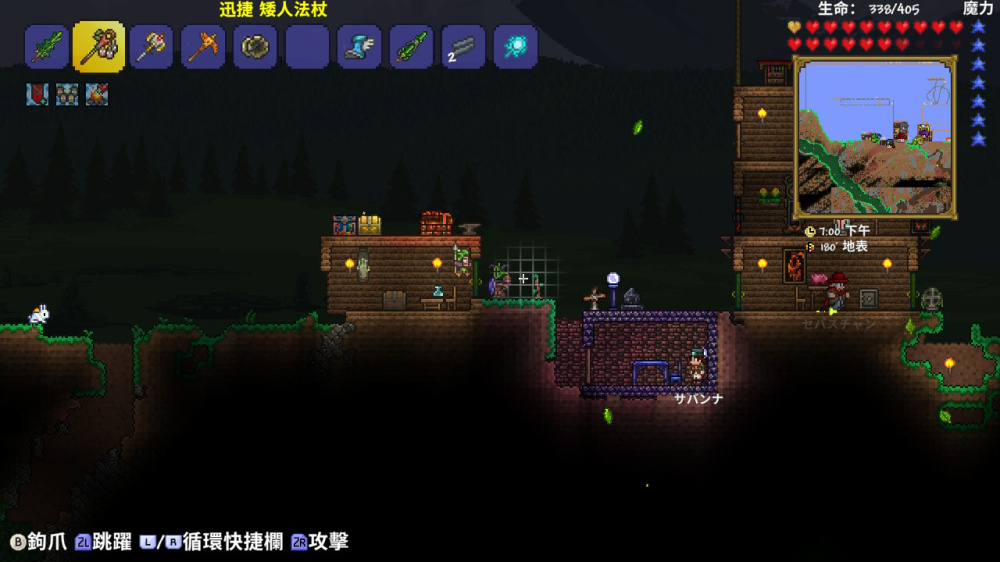
Task: Choose the green thorn spear slot
Action: [x=411, y=47]
